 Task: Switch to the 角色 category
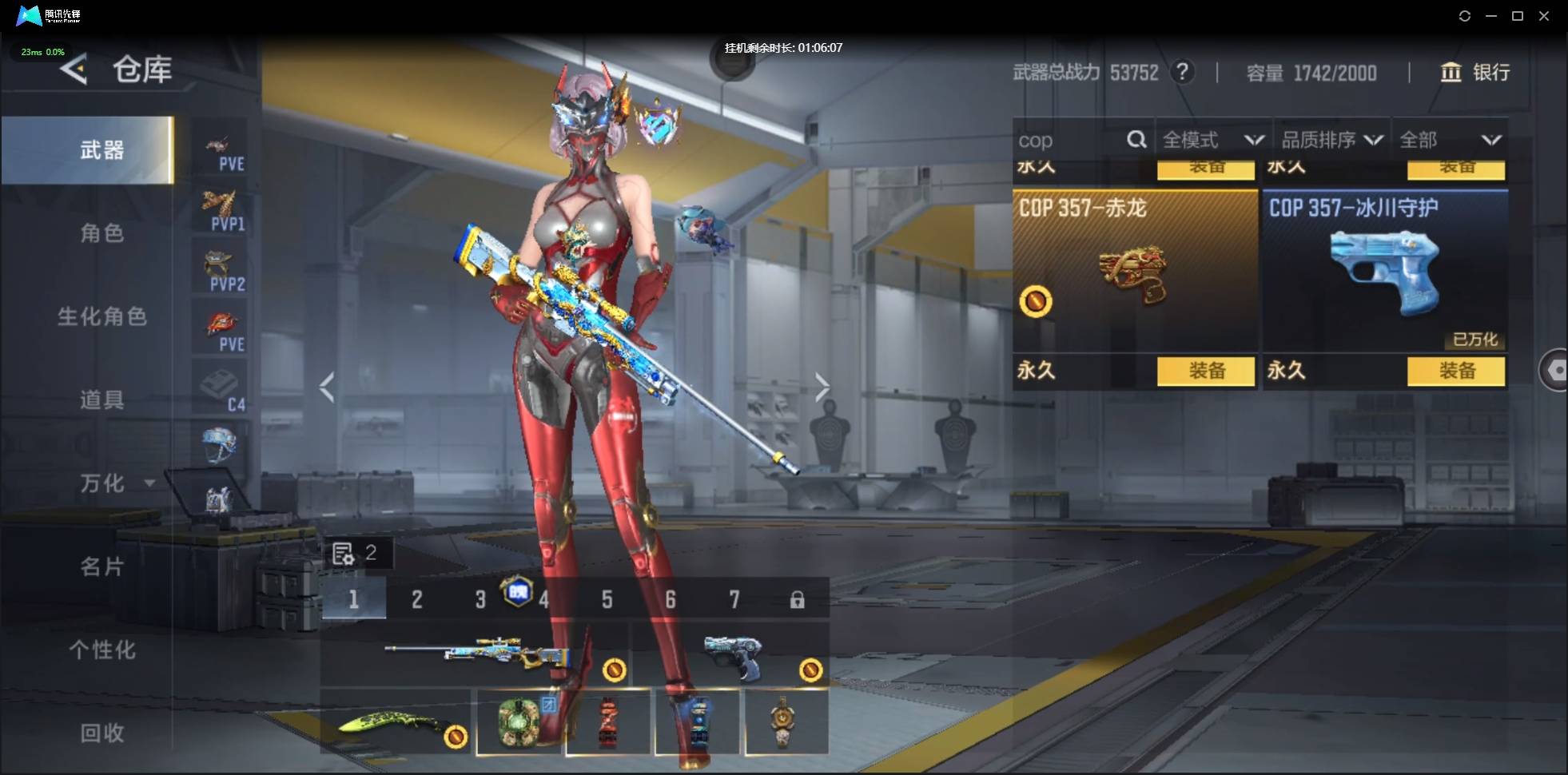(101, 233)
